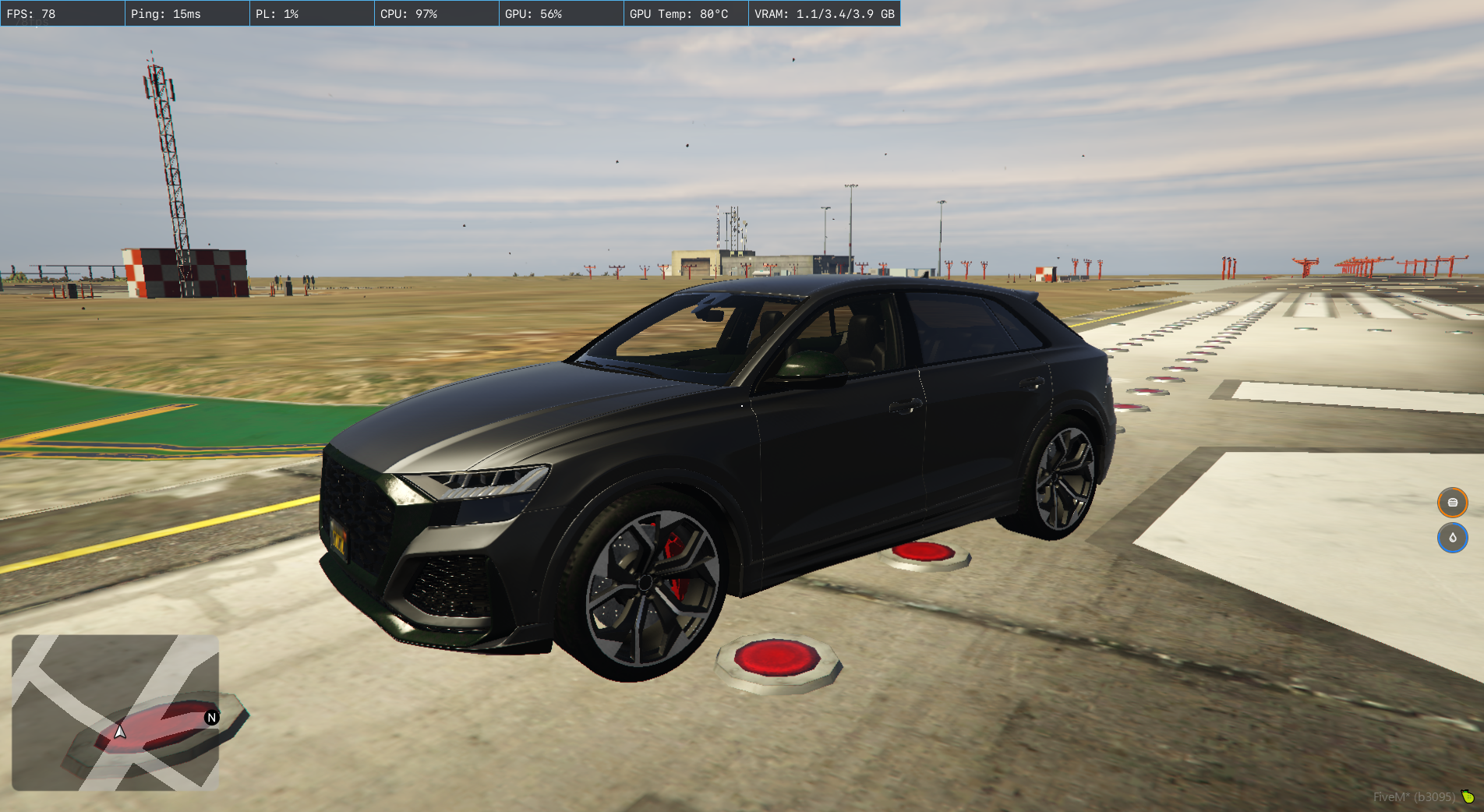Click the white player arrow on minimap
The height and width of the screenshot is (812, 1484).
point(120,732)
